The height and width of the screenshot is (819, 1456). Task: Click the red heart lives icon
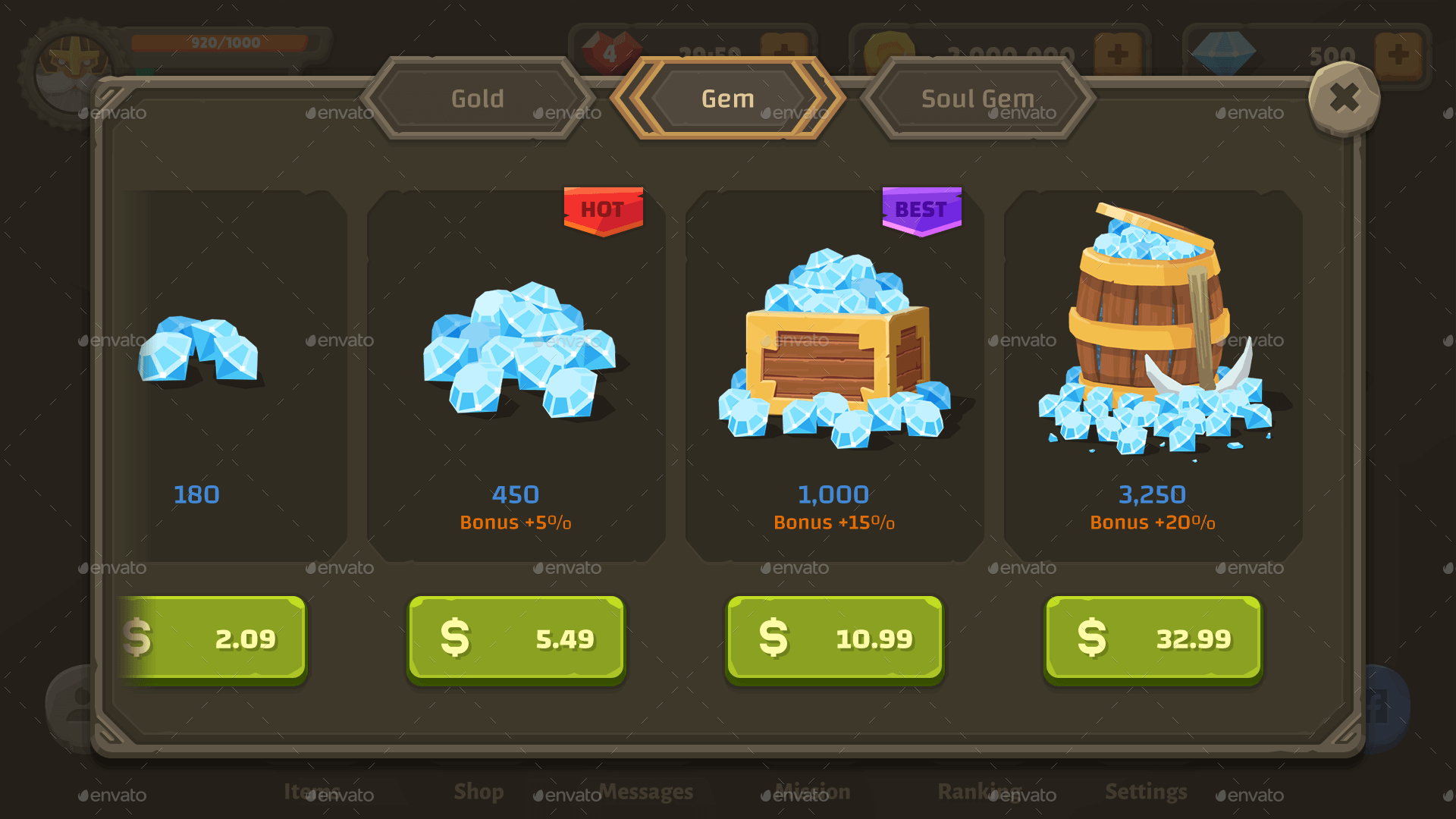[x=610, y=53]
